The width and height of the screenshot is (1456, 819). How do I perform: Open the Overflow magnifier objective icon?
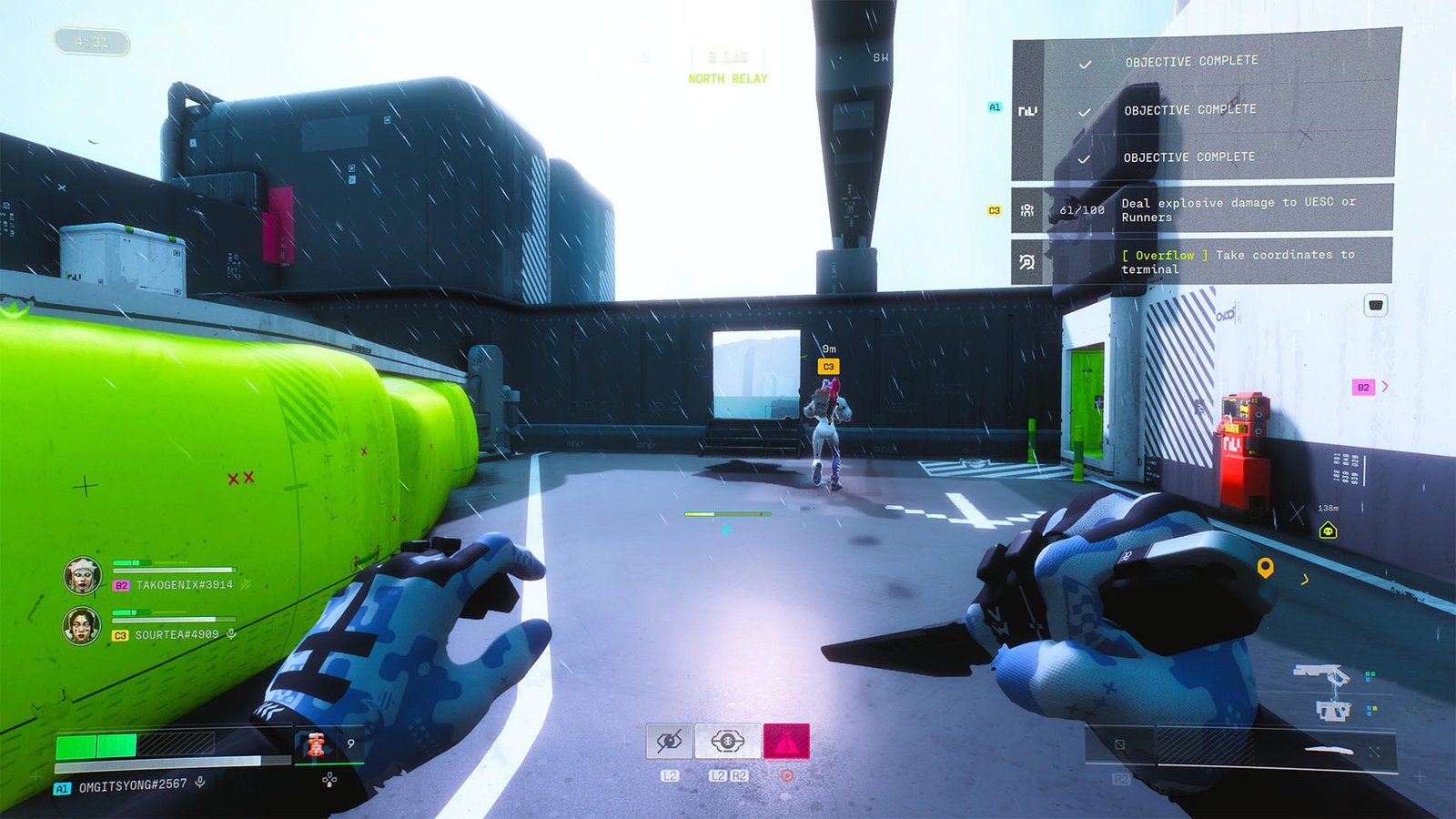point(1026,262)
